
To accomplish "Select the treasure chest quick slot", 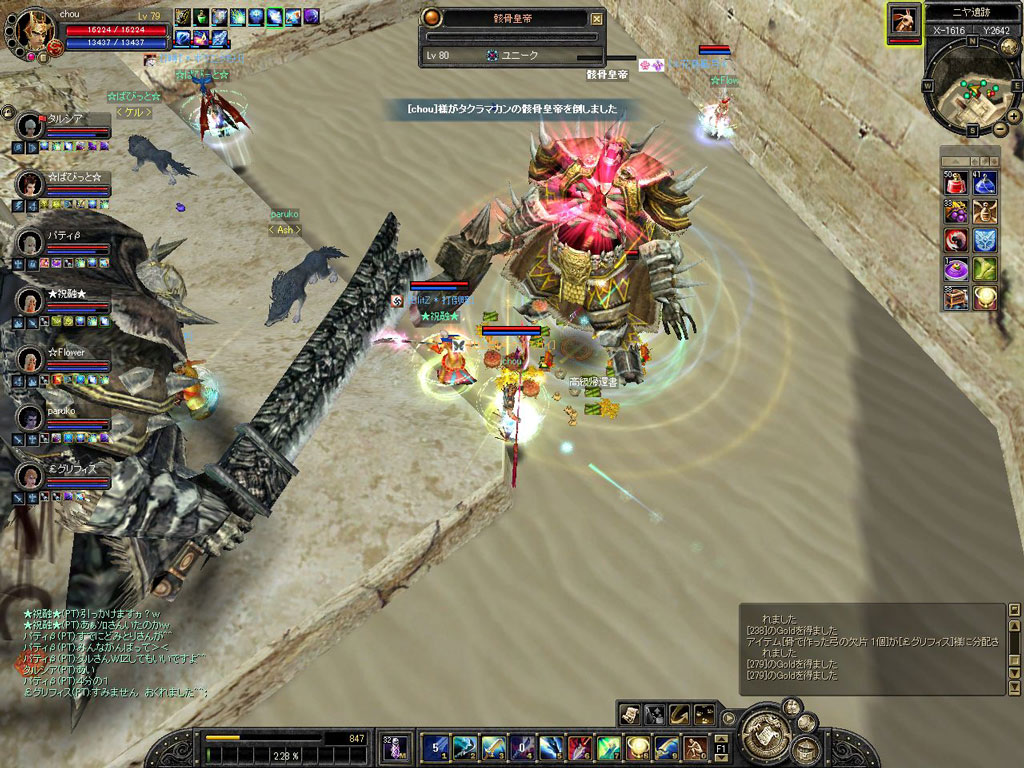I will click(957, 297).
